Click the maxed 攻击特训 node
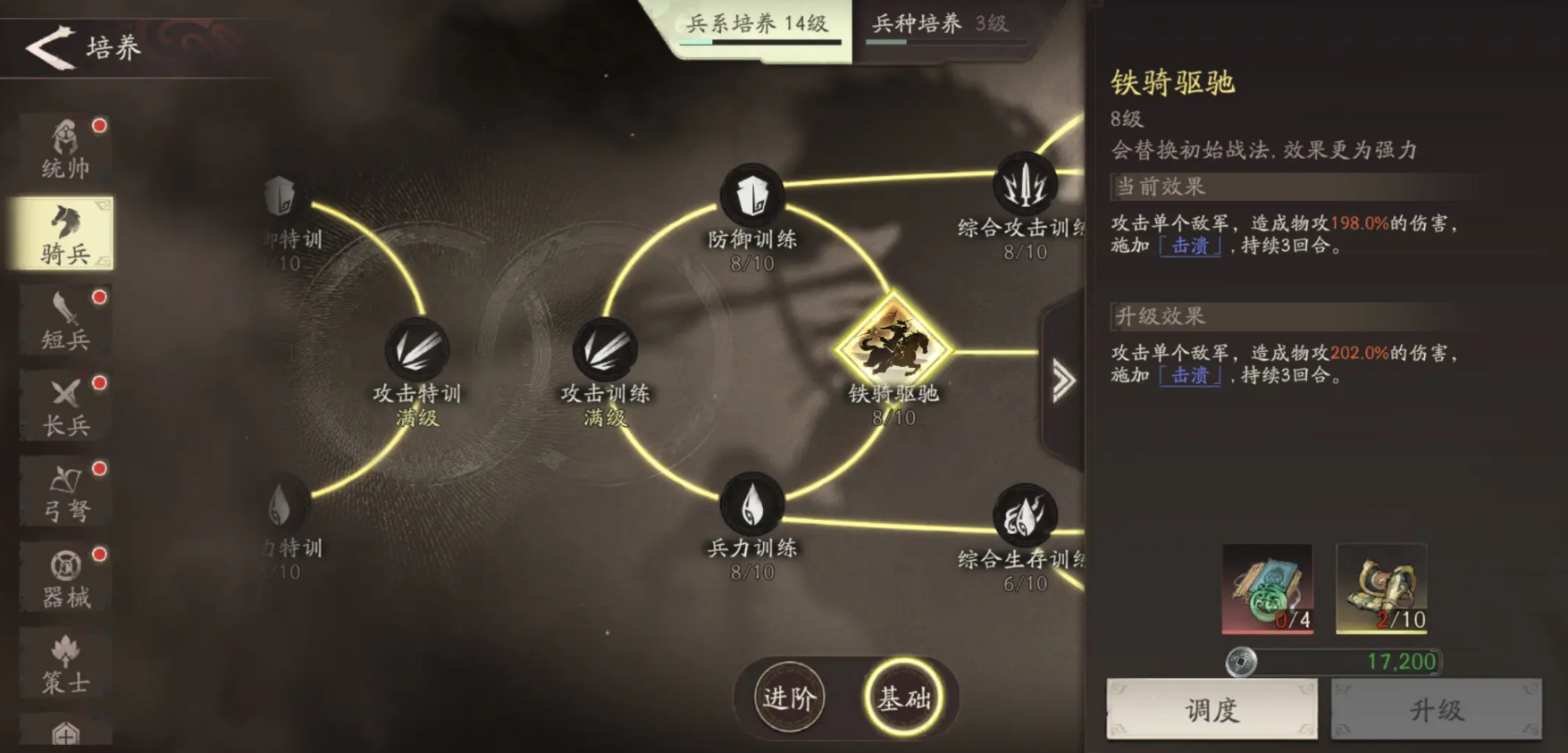 (x=417, y=348)
